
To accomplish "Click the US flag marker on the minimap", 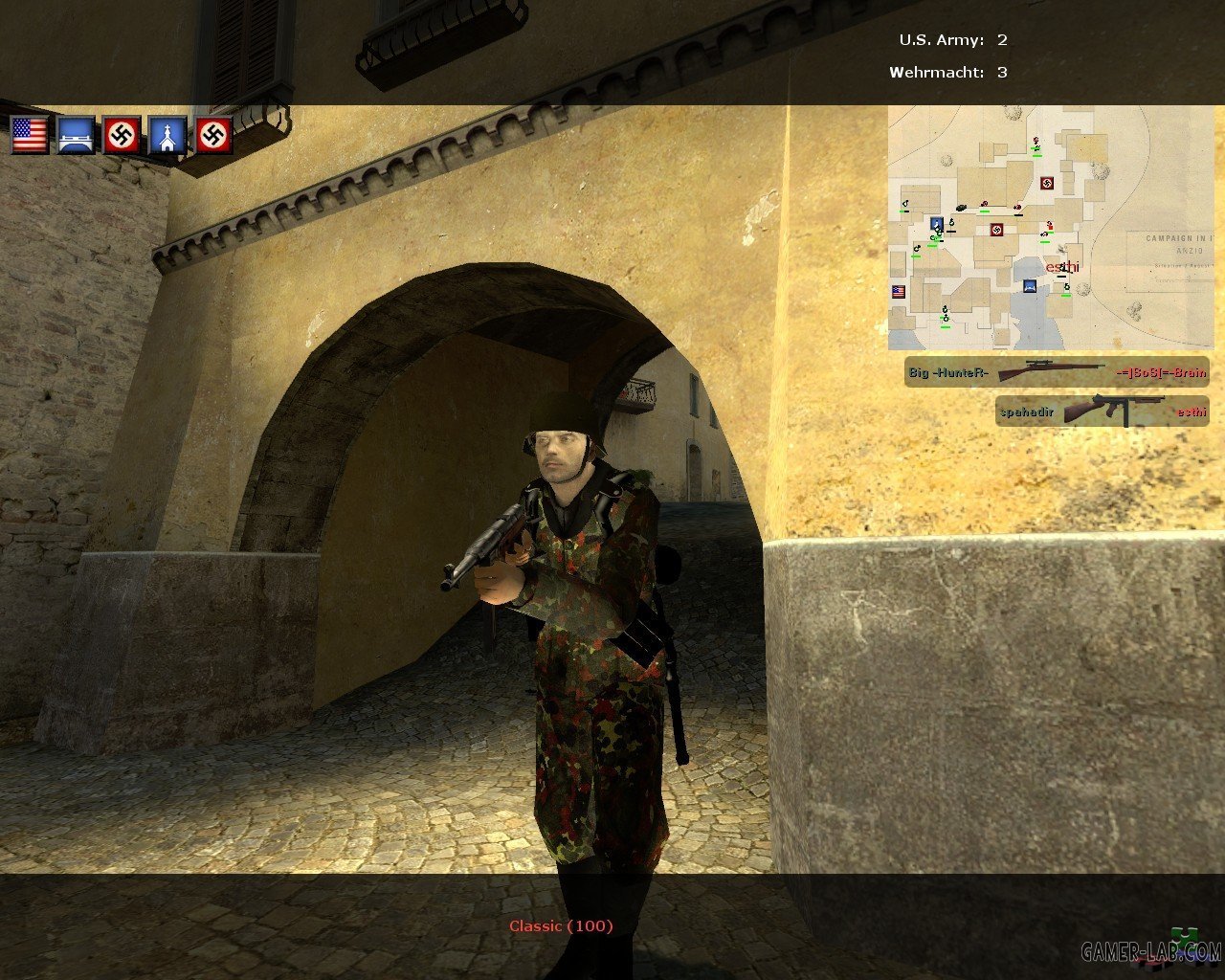I will point(899,292).
